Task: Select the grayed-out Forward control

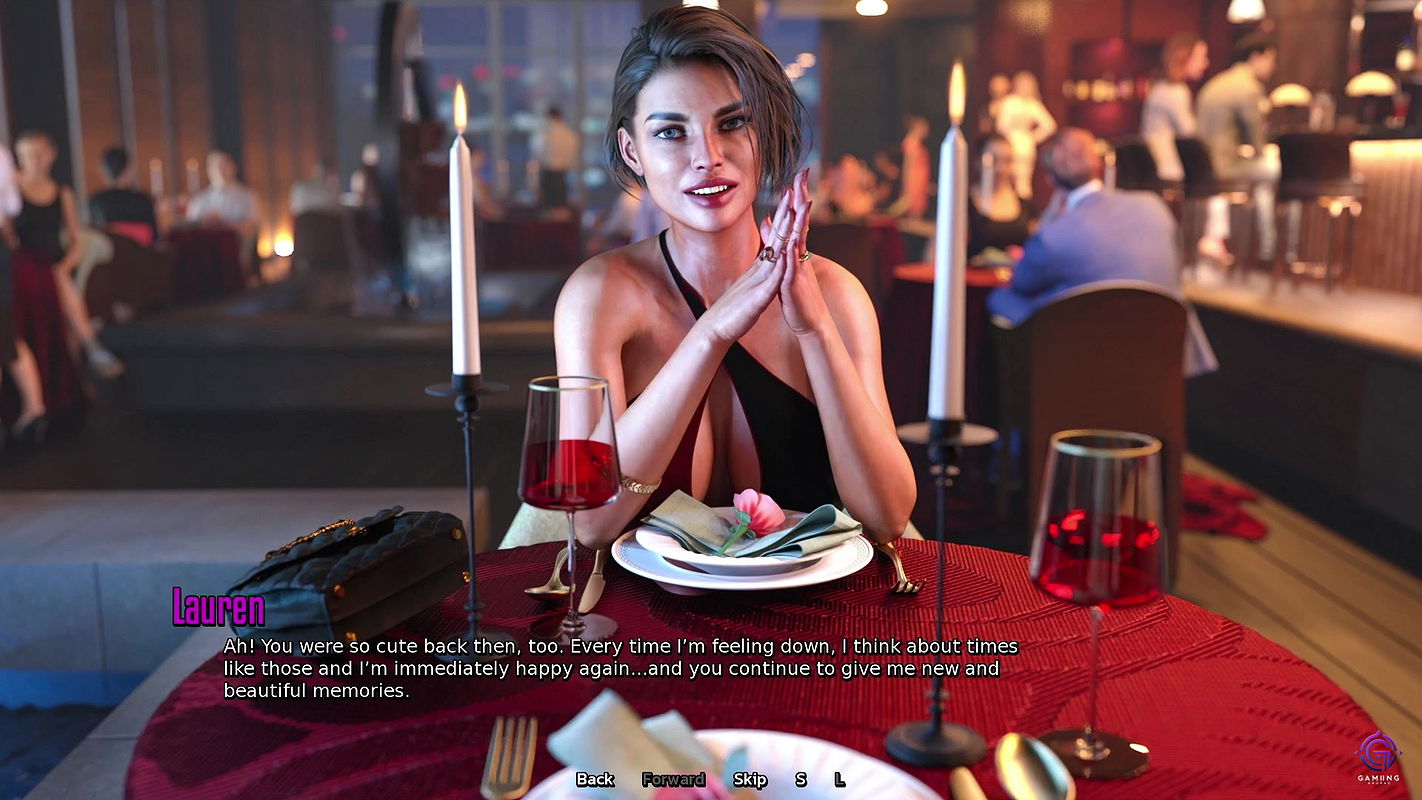Action: 675,779
